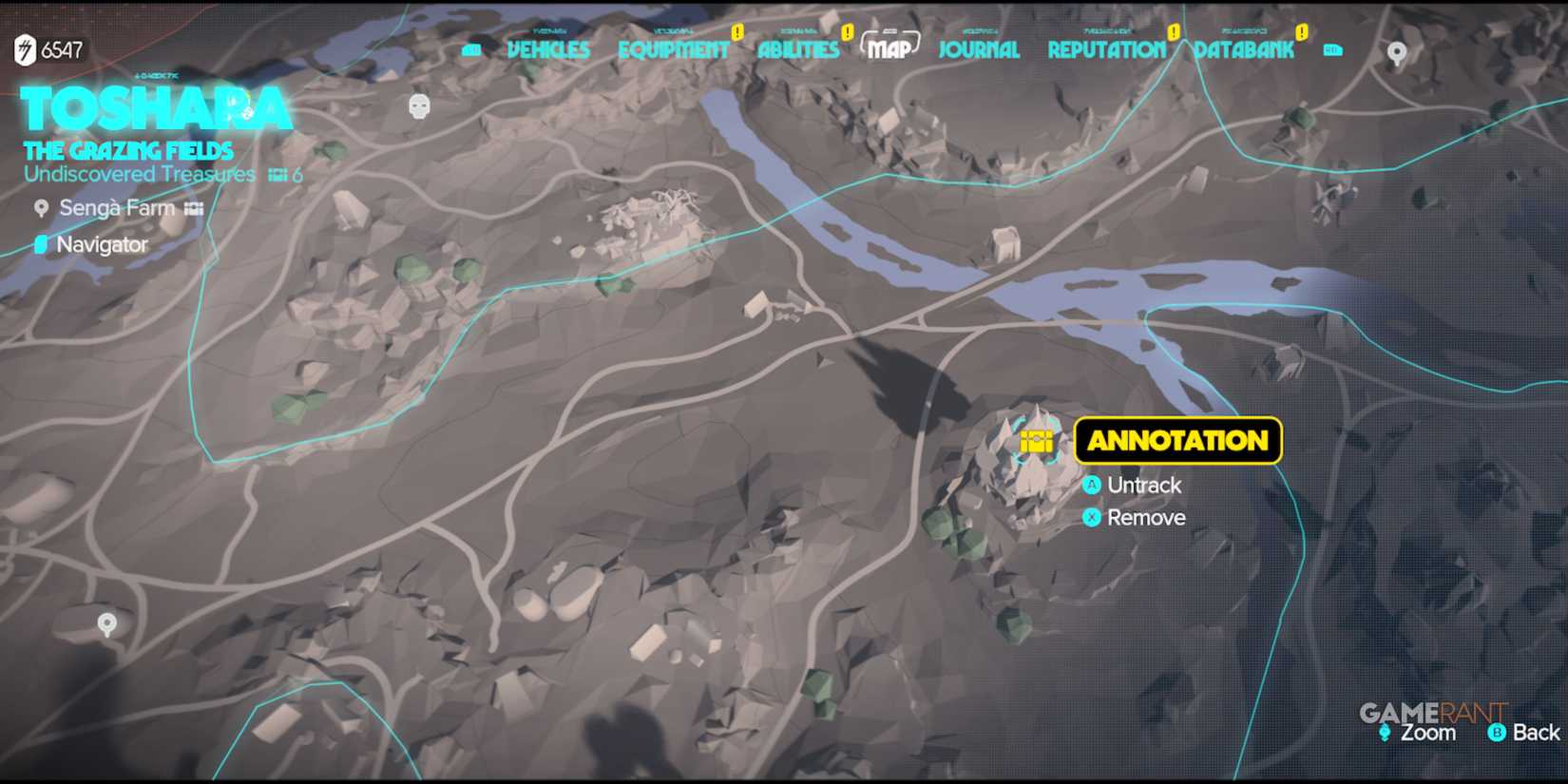Click the left bumper icon beside Vehicles

point(470,50)
